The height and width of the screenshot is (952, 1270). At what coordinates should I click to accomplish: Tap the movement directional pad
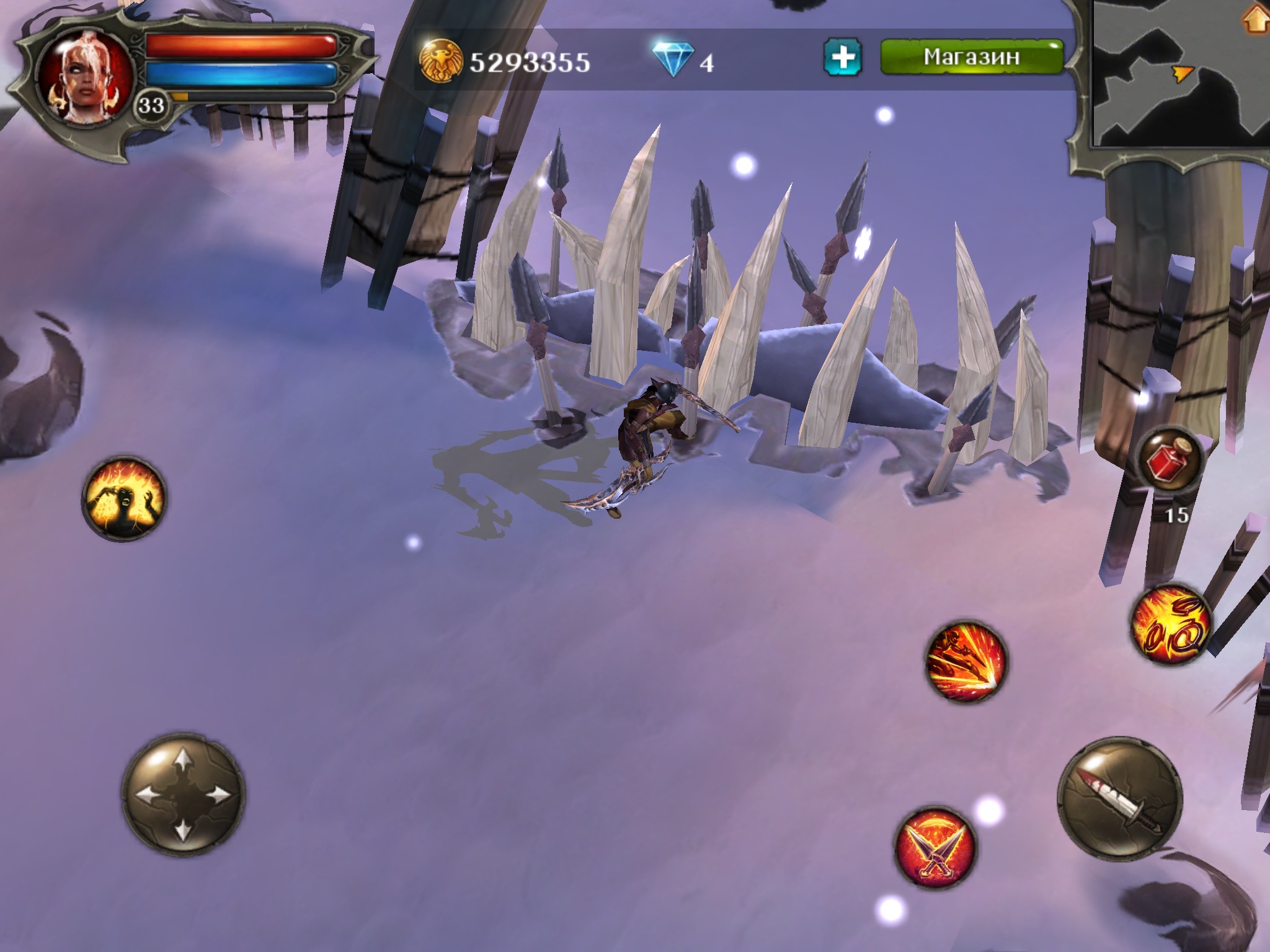point(184,795)
